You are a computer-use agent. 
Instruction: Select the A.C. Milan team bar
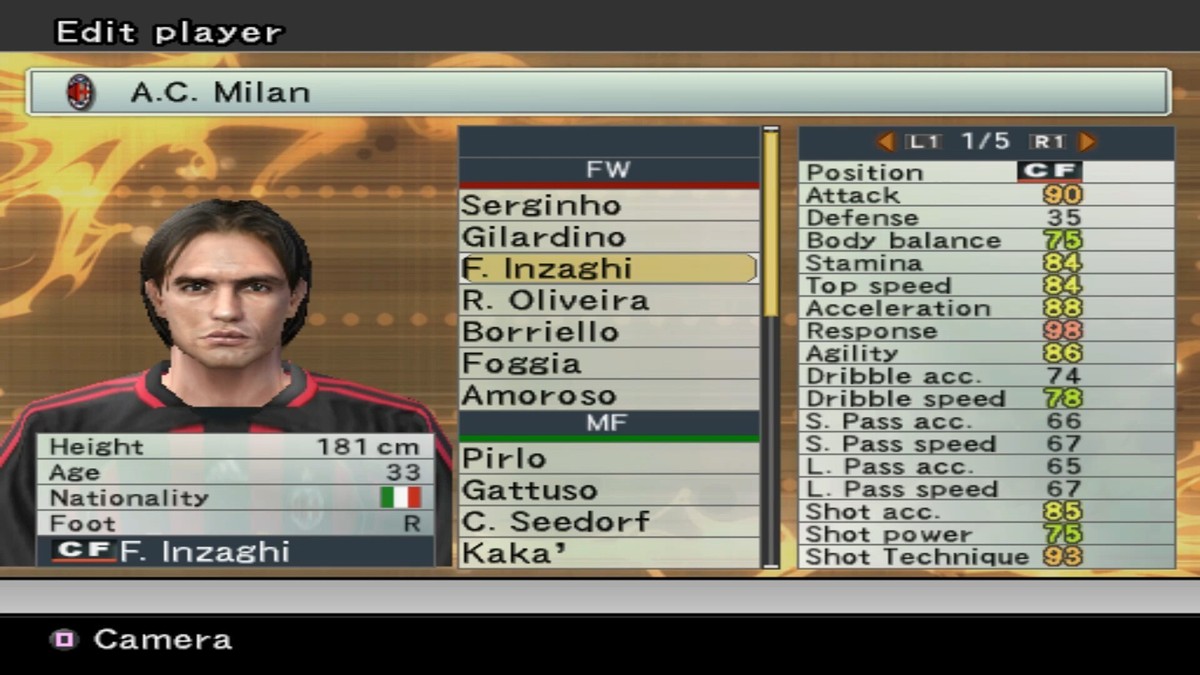tap(598, 92)
